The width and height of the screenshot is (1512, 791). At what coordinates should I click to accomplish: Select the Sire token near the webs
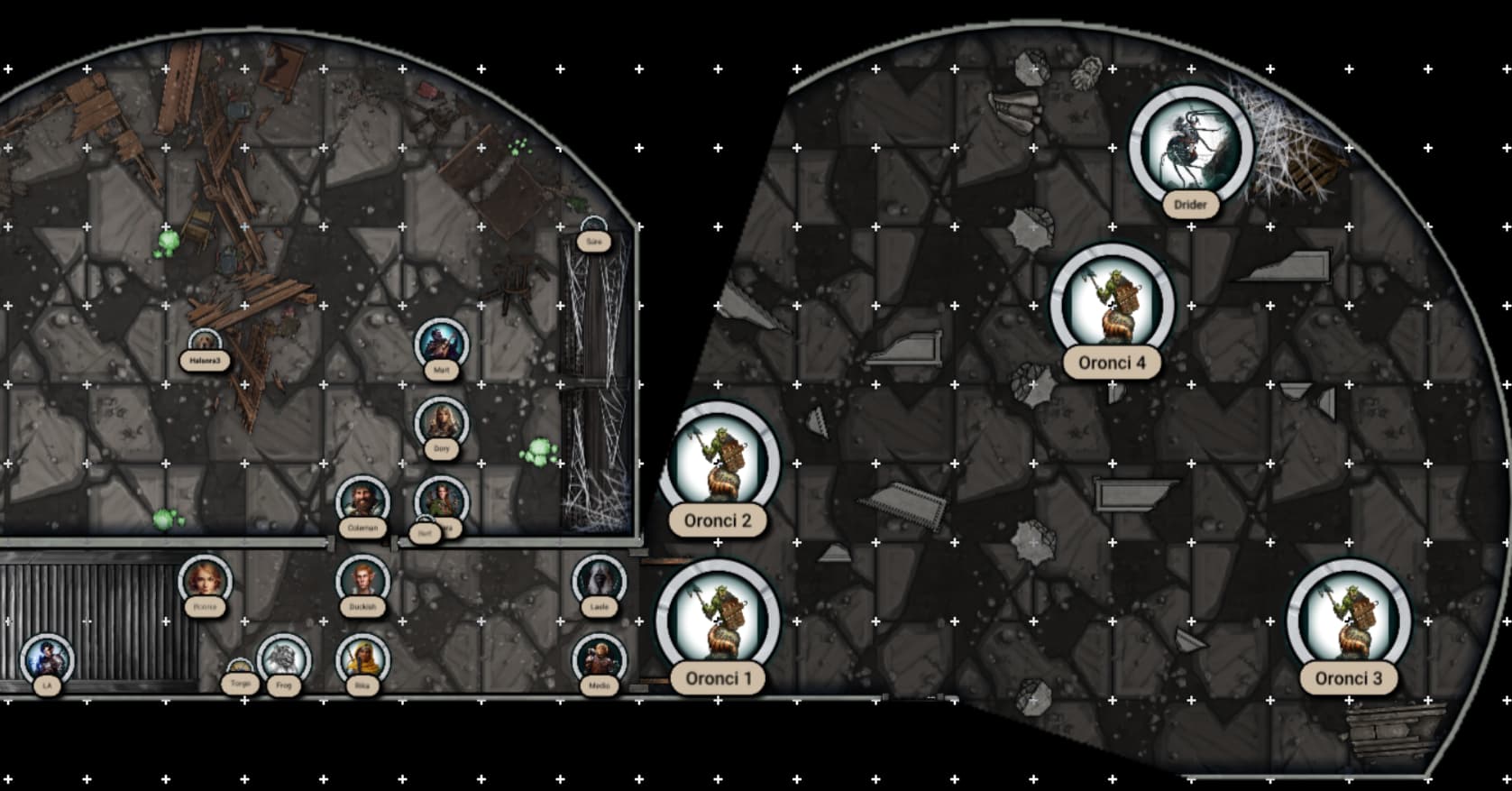(593, 227)
